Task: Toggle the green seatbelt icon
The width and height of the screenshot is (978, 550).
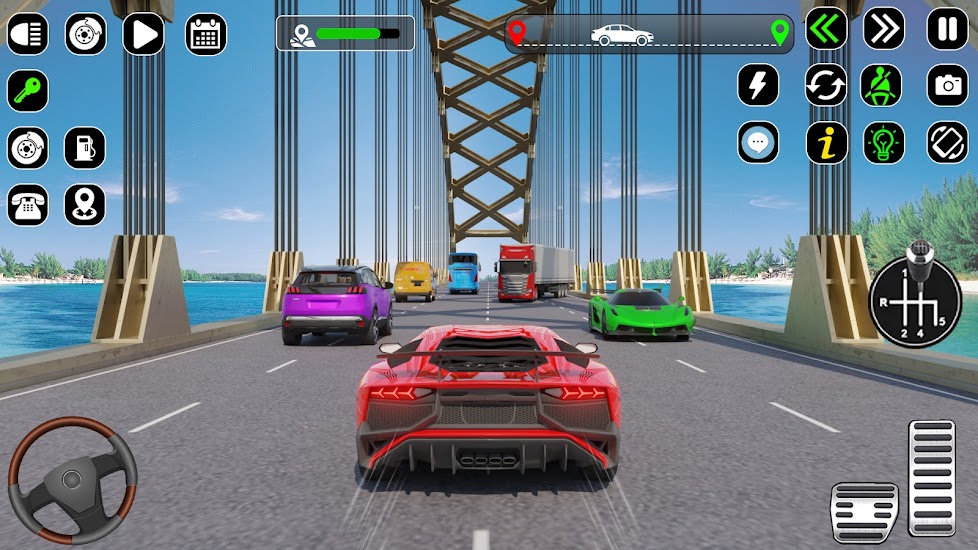Action: [x=884, y=85]
